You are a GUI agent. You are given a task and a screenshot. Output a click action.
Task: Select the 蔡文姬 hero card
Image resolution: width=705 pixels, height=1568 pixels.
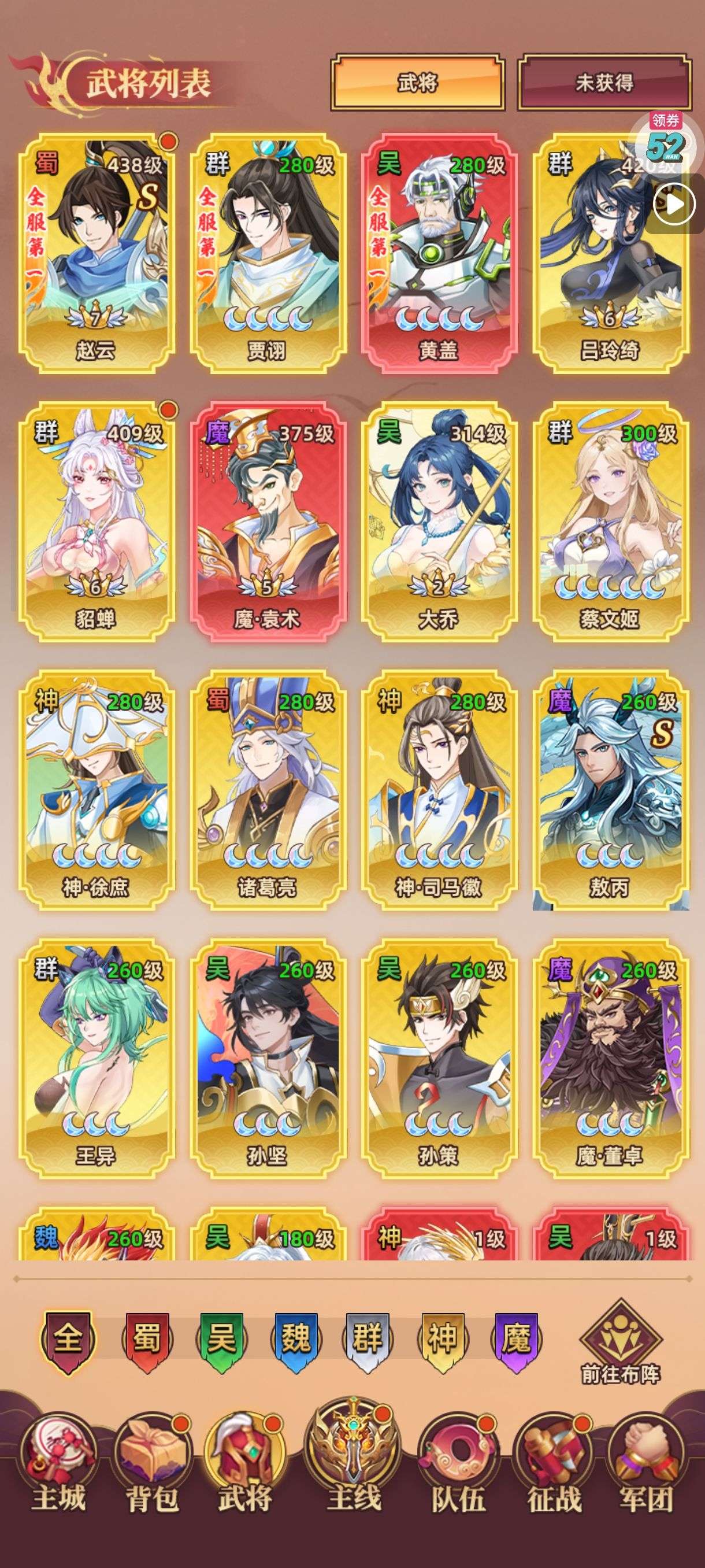(610, 521)
